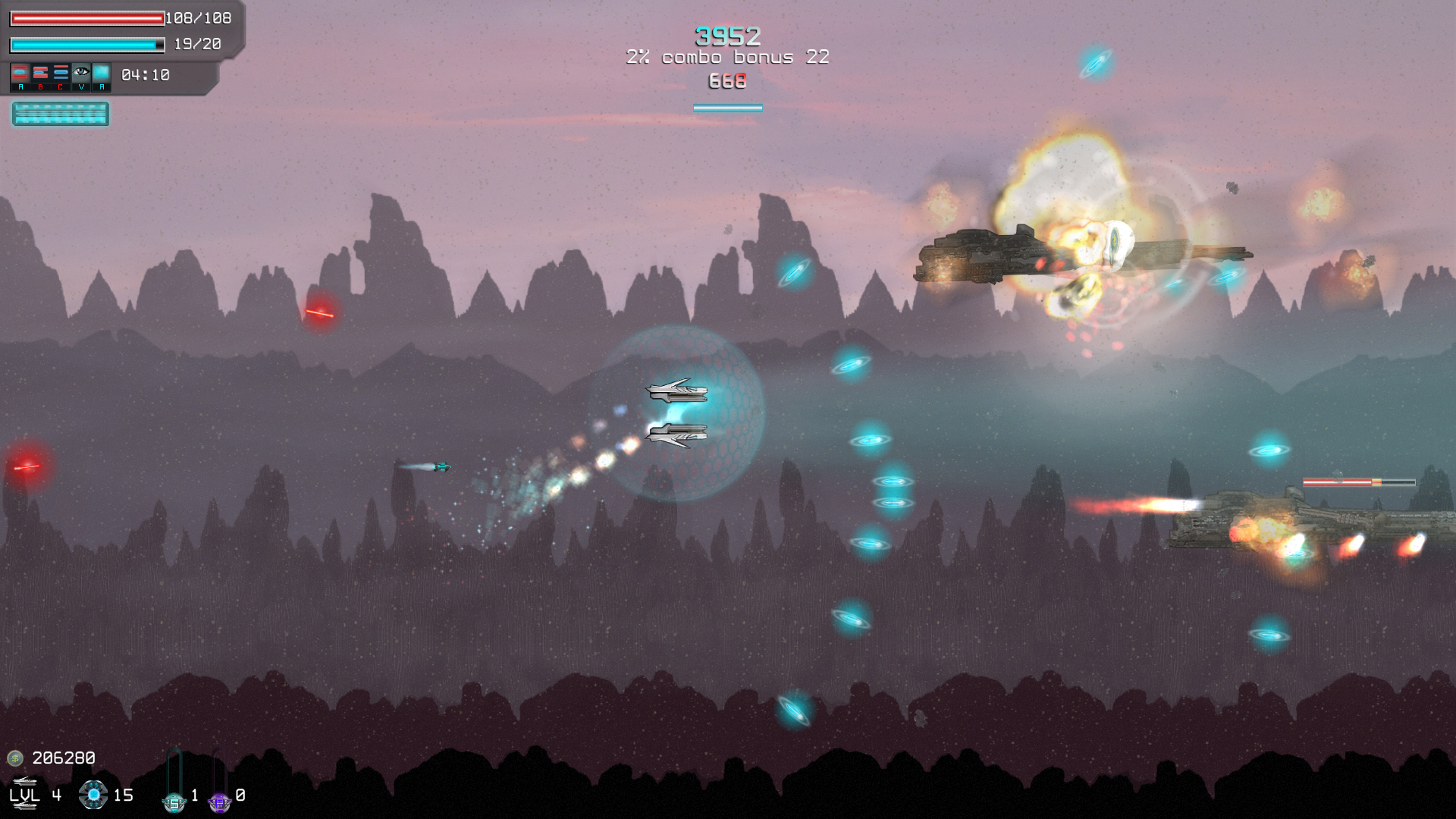
Task: Click the coin icon beside the credit total
Action: point(15,758)
